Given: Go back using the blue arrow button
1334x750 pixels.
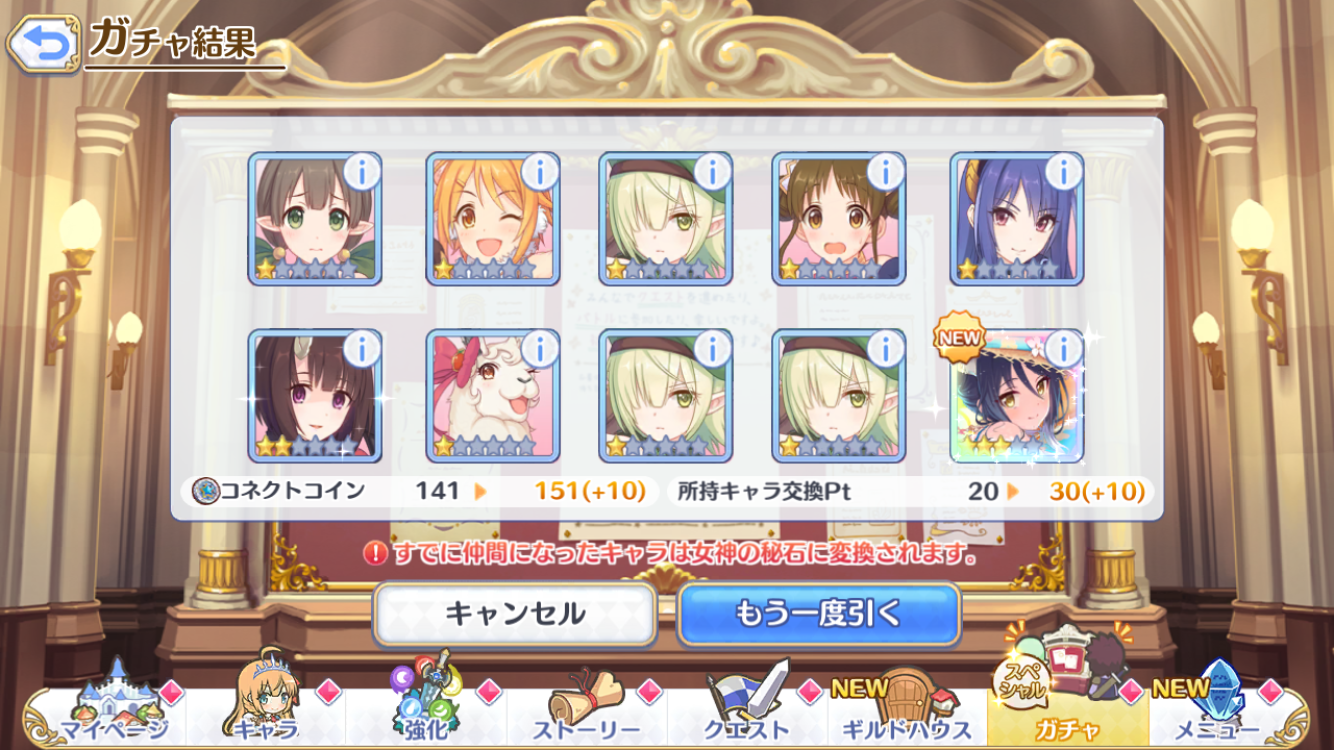Looking at the screenshot, I should coord(43,43).
